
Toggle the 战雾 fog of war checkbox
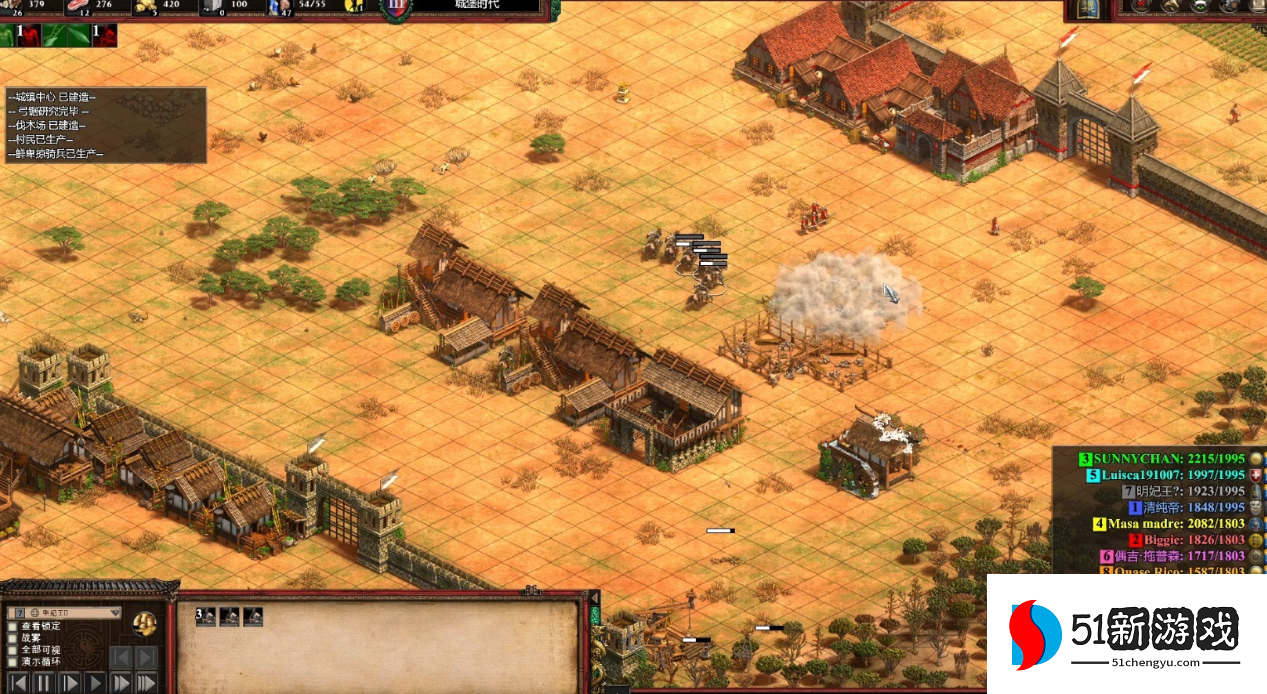tap(13, 638)
